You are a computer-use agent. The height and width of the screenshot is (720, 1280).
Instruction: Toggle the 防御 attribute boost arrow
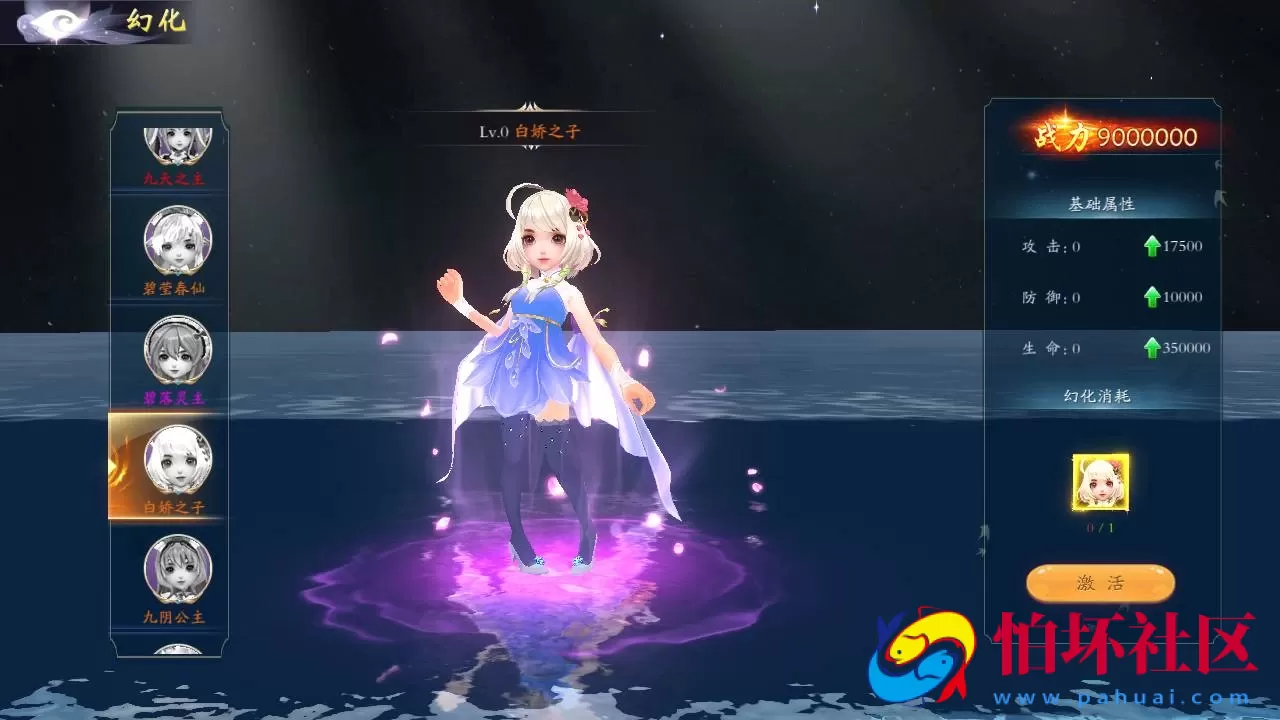(x=1151, y=296)
